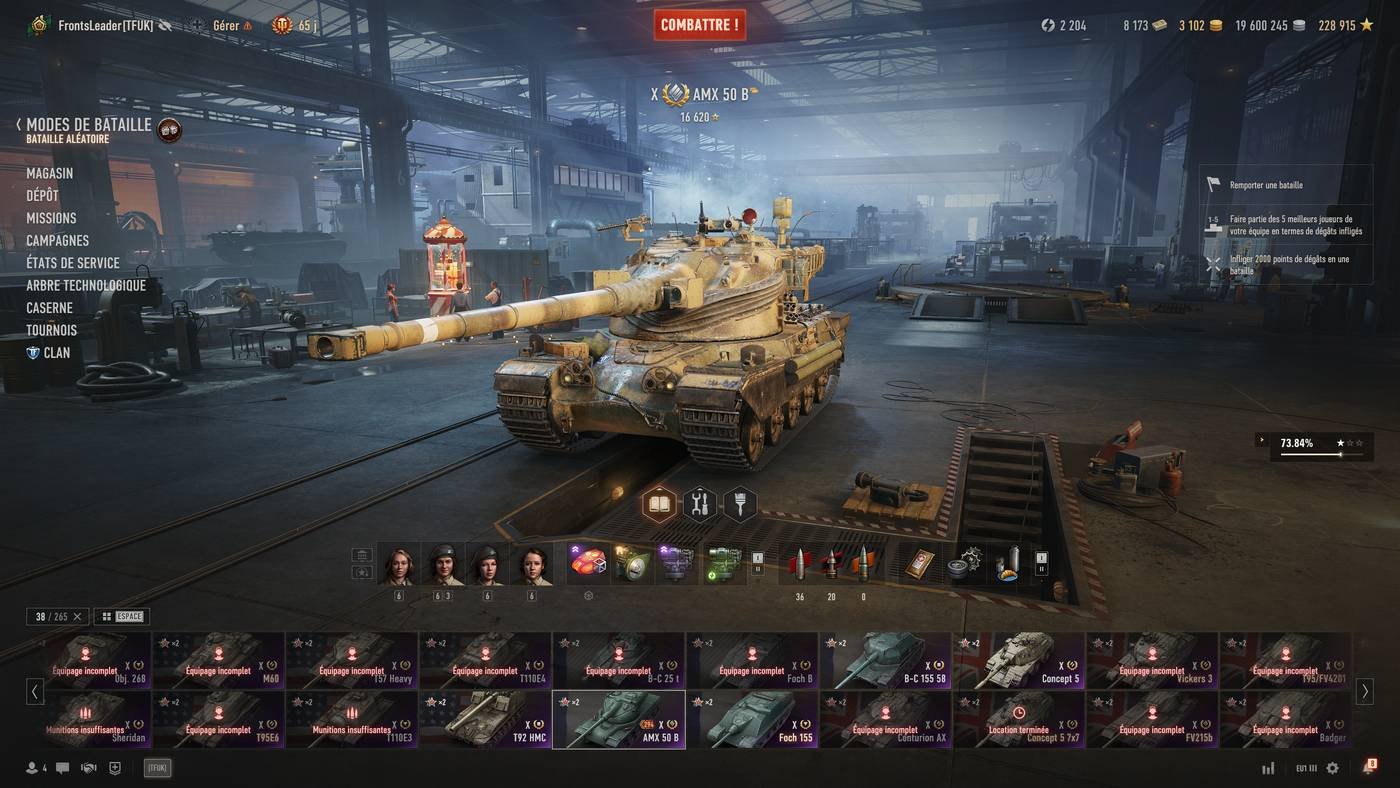1400x788 pixels.
Task: Click the clan shield icon in bottom bar
Action: [114, 768]
